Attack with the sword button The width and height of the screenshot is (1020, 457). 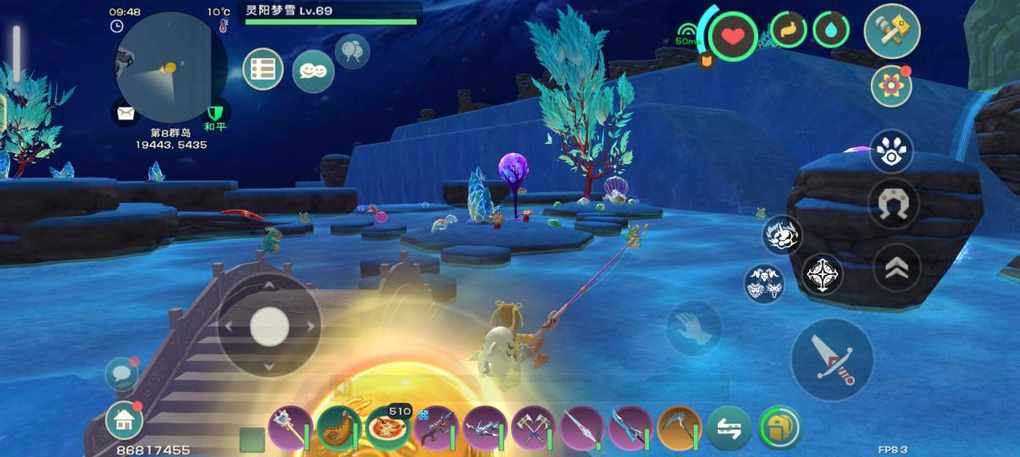tap(831, 358)
